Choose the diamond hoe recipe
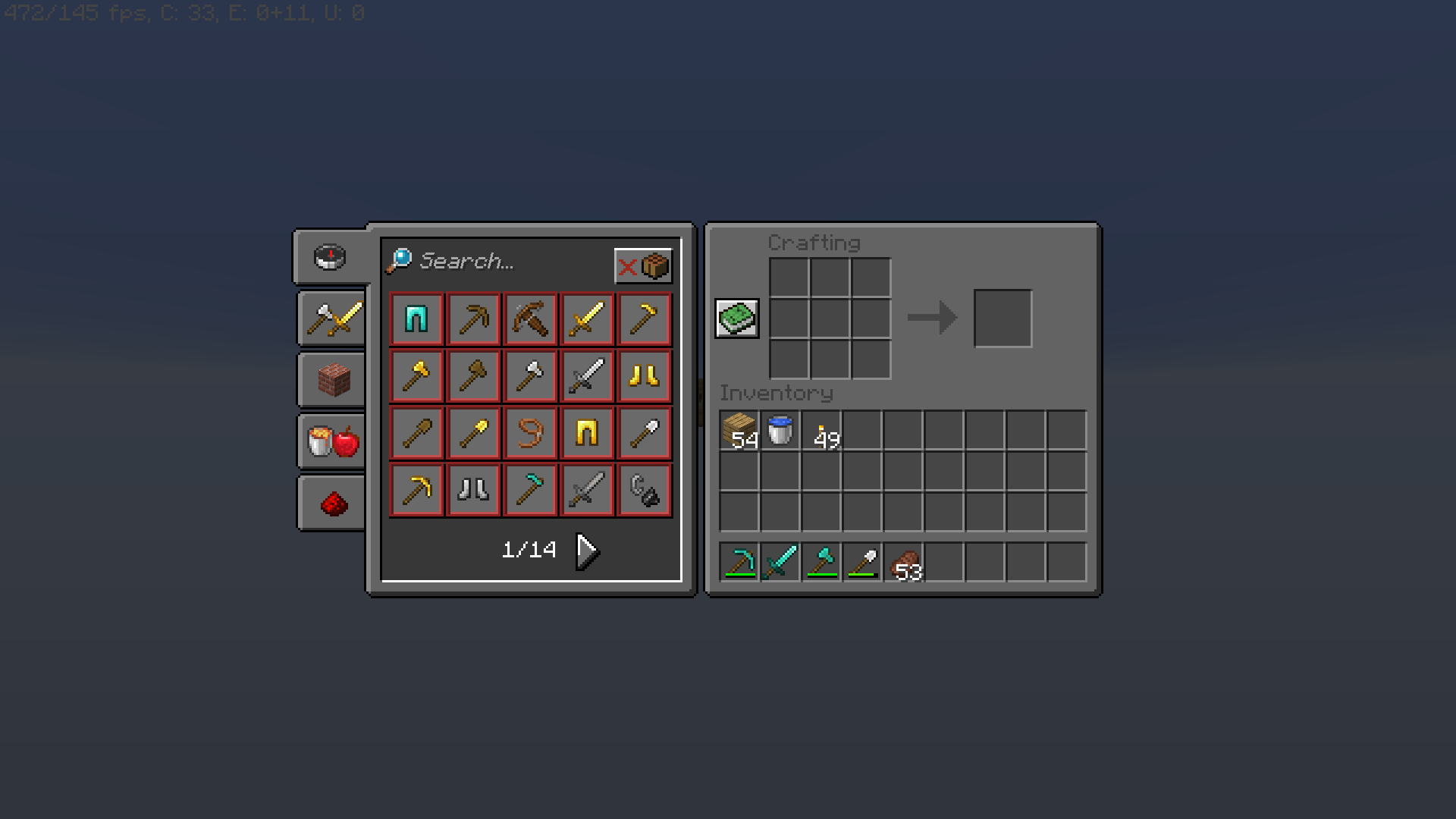This screenshot has width=1456, height=819. point(530,489)
